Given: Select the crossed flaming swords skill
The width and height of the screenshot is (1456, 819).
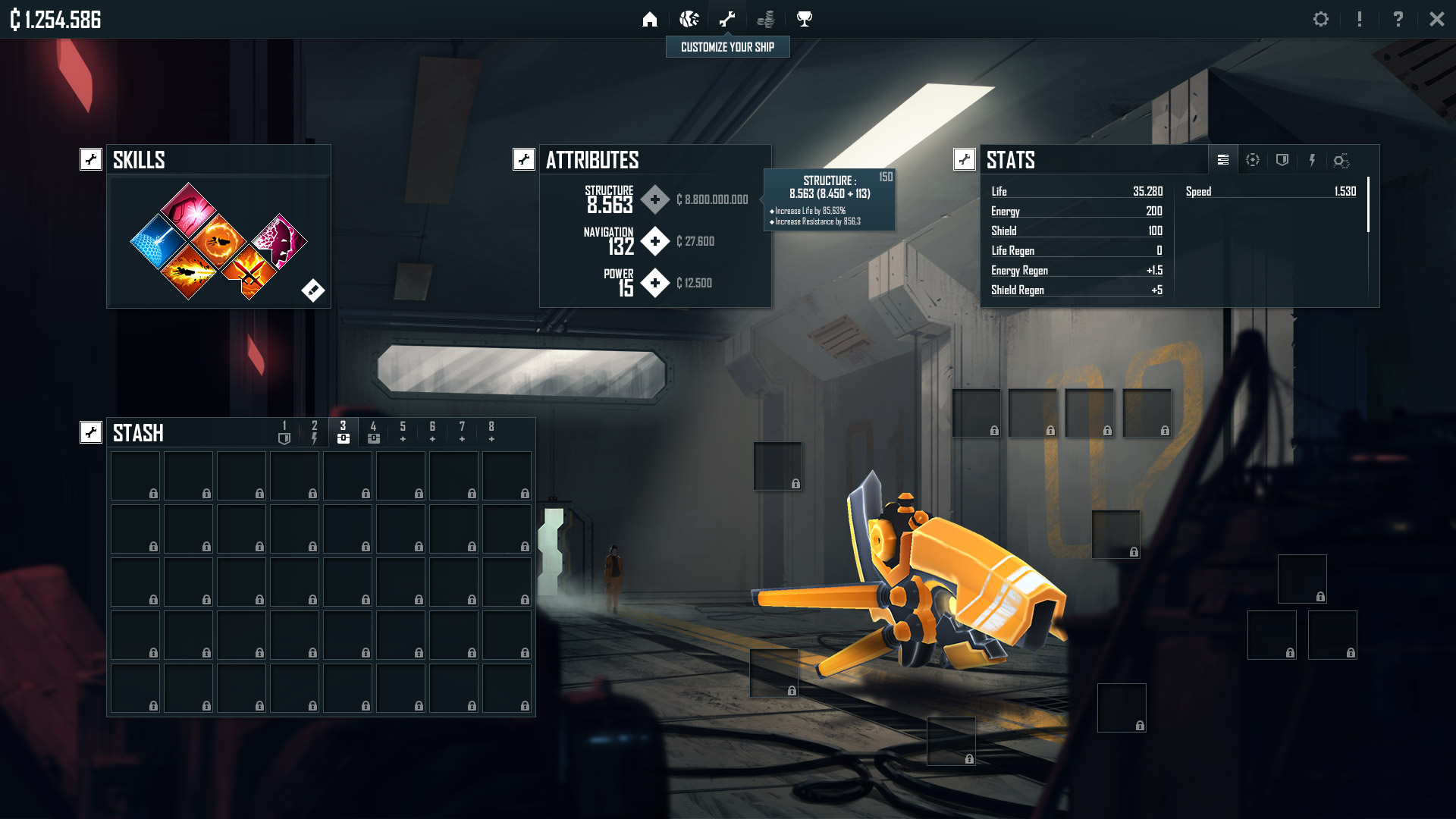Looking at the screenshot, I should [249, 272].
